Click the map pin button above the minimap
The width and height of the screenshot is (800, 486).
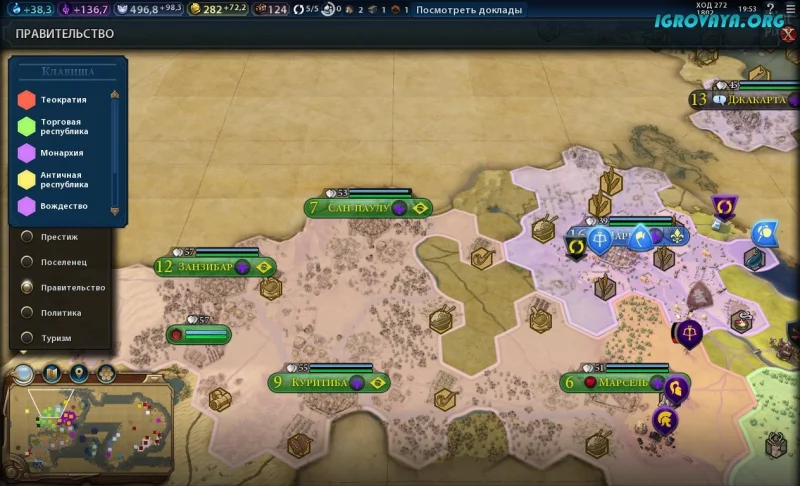[x=78, y=374]
